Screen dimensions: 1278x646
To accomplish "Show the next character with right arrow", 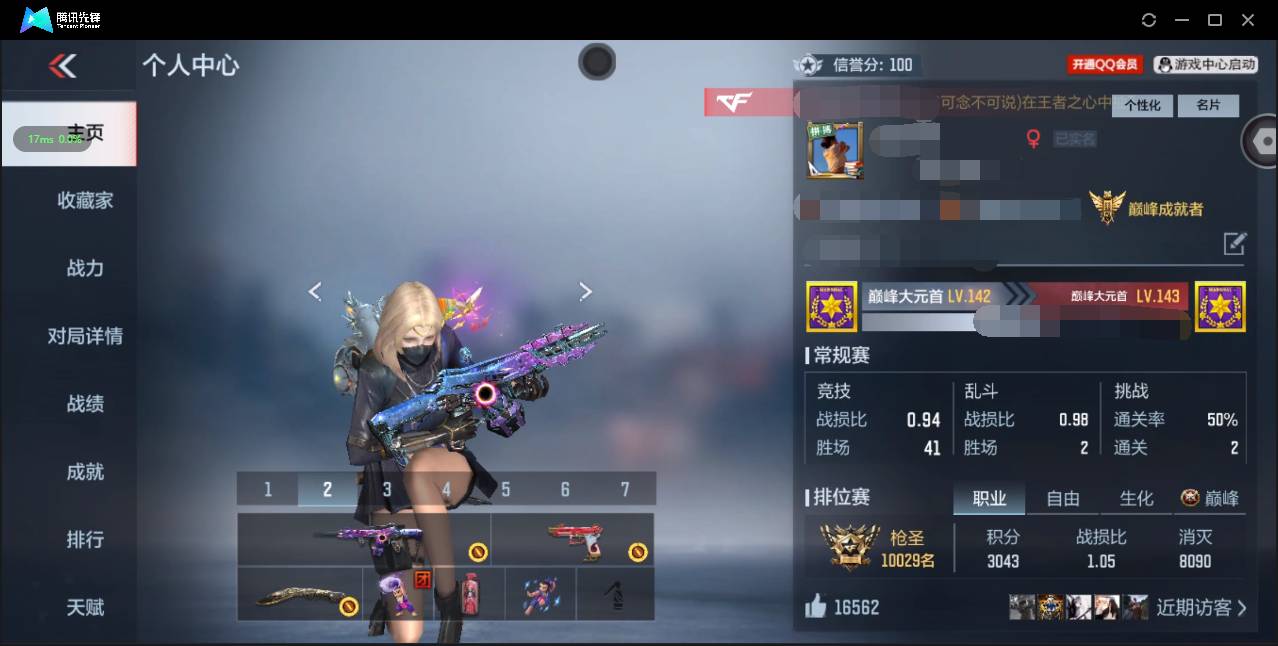I will click(586, 291).
